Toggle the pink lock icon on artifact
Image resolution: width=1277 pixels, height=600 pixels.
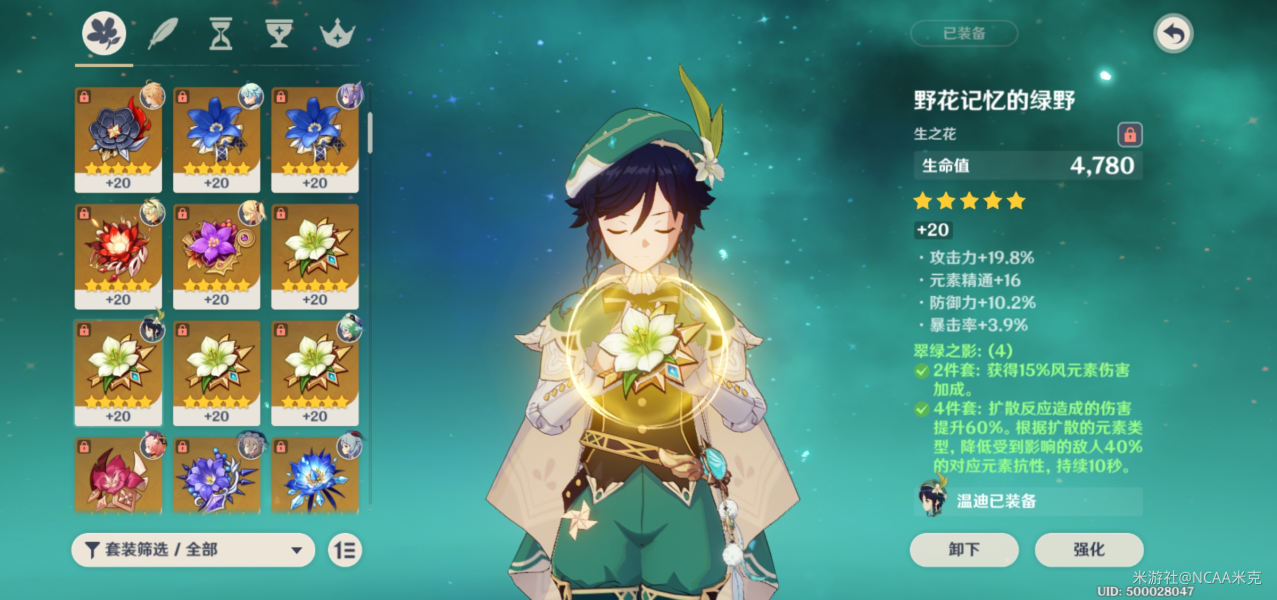pos(1130,135)
